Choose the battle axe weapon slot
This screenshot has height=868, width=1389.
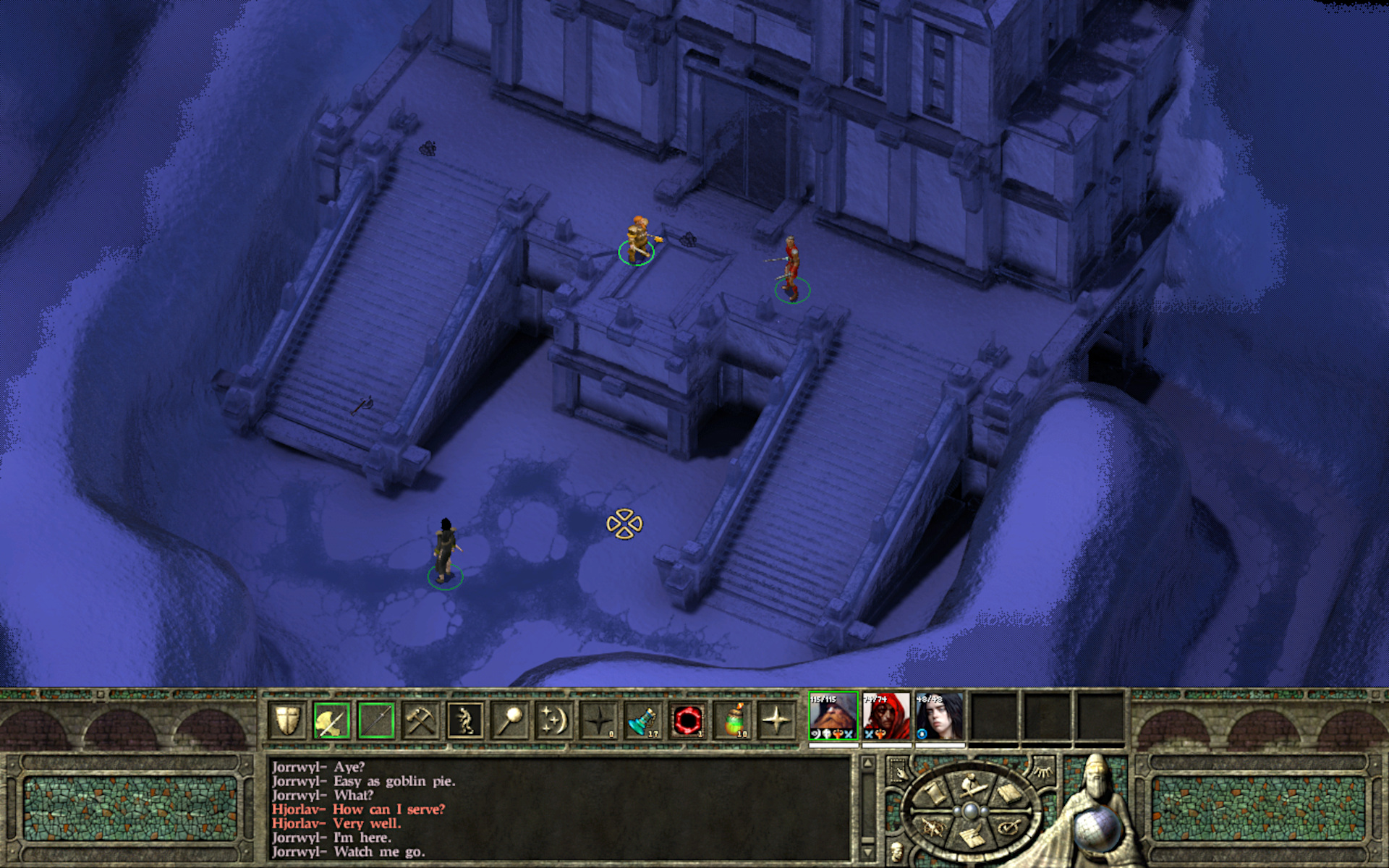[x=331, y=720]
